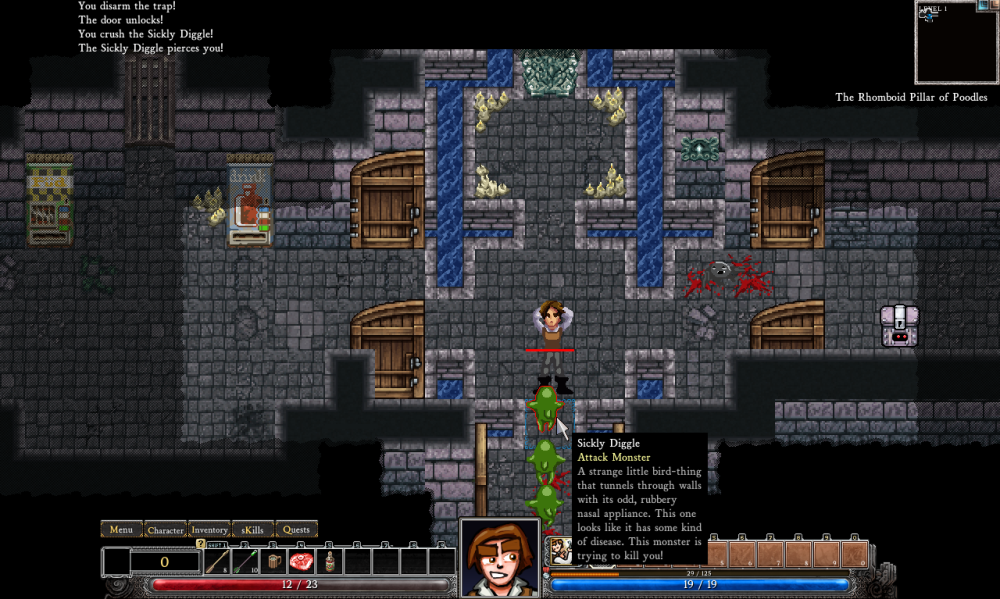Viewport: 1000px width, 599px height.
Task: Use the potion bottle hotbar item
Action: 330,562
